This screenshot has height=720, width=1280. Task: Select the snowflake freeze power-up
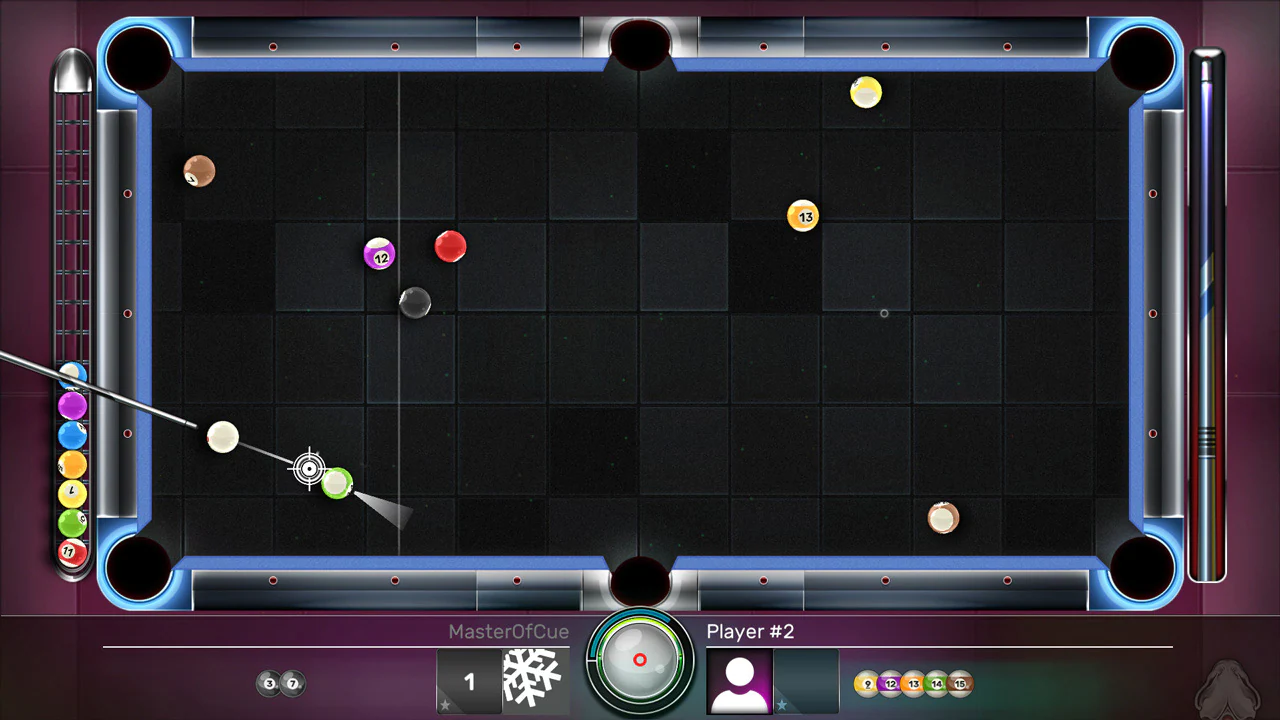(533, 678)
